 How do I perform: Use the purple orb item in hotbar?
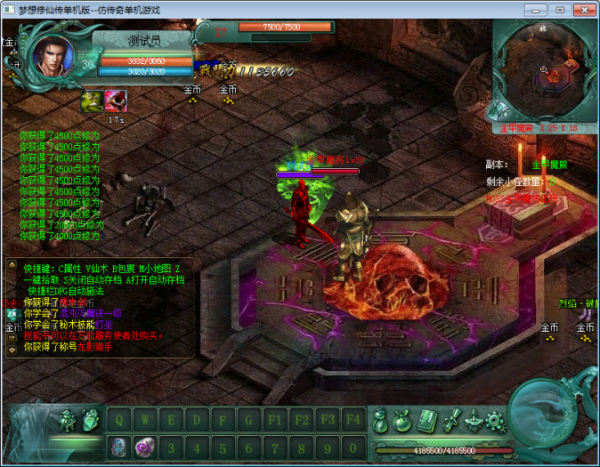[x=144, y=446]
